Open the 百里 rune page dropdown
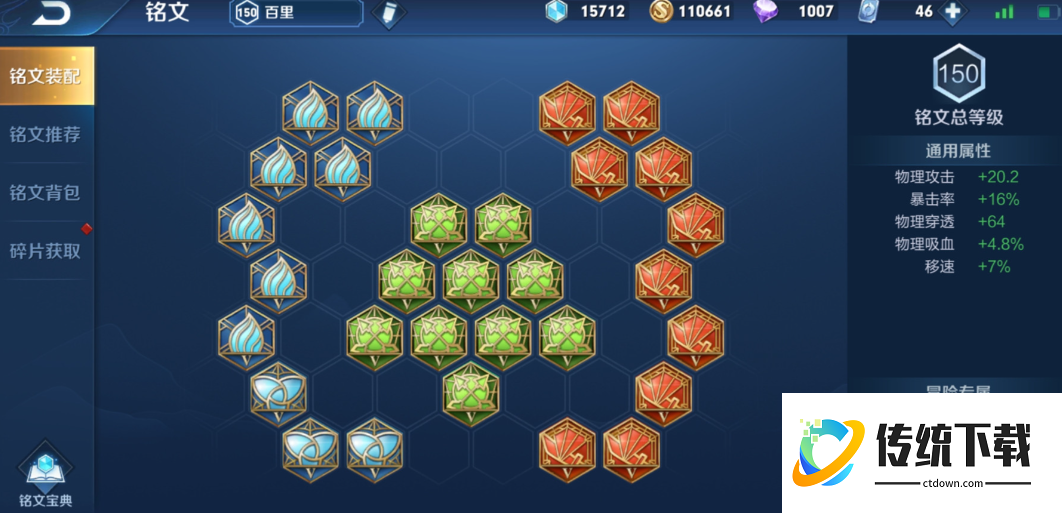 pyautogui.click(x=296, y=13)
